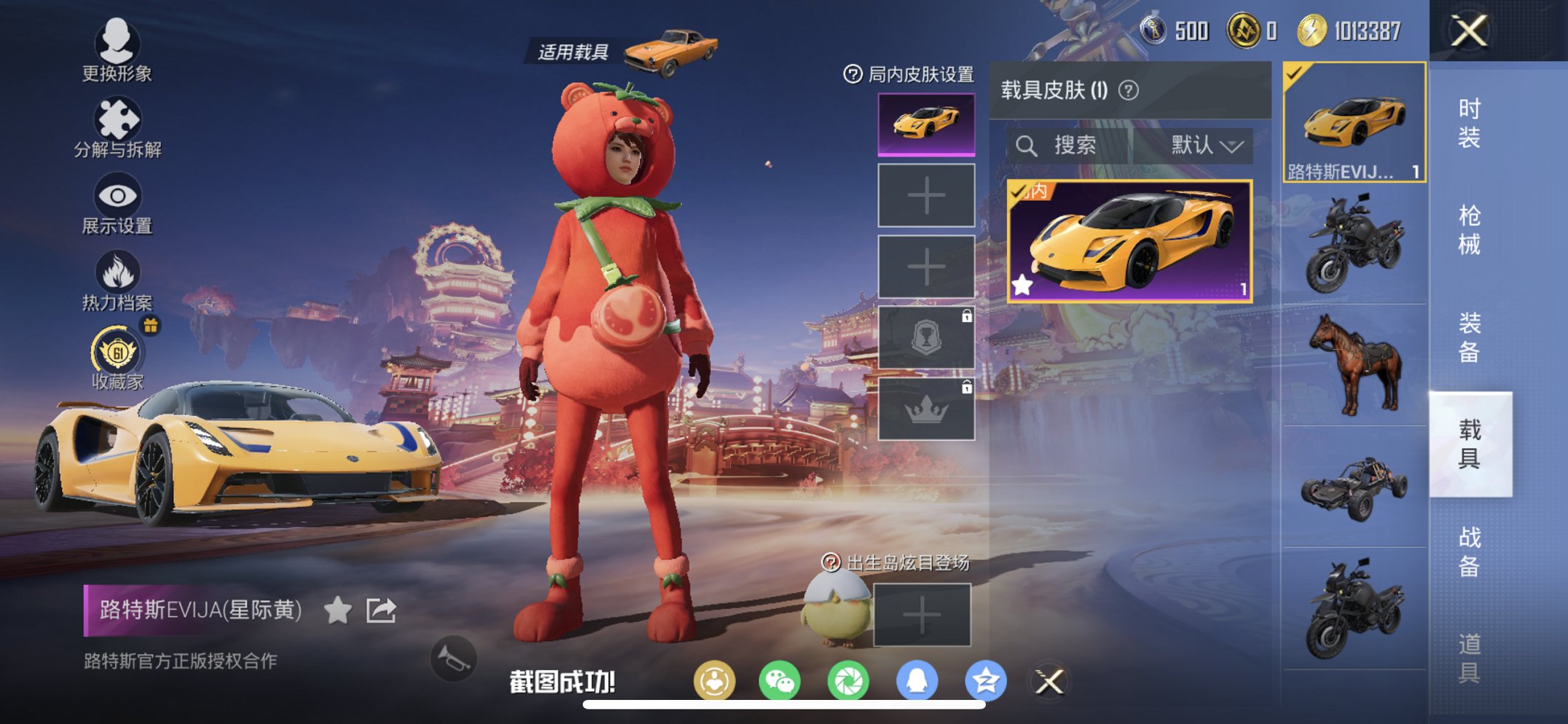Screen dimensions: 1568x724
Task: Favorite 路特斯EVIJA with the star toggle
Action: coord(337,610)
